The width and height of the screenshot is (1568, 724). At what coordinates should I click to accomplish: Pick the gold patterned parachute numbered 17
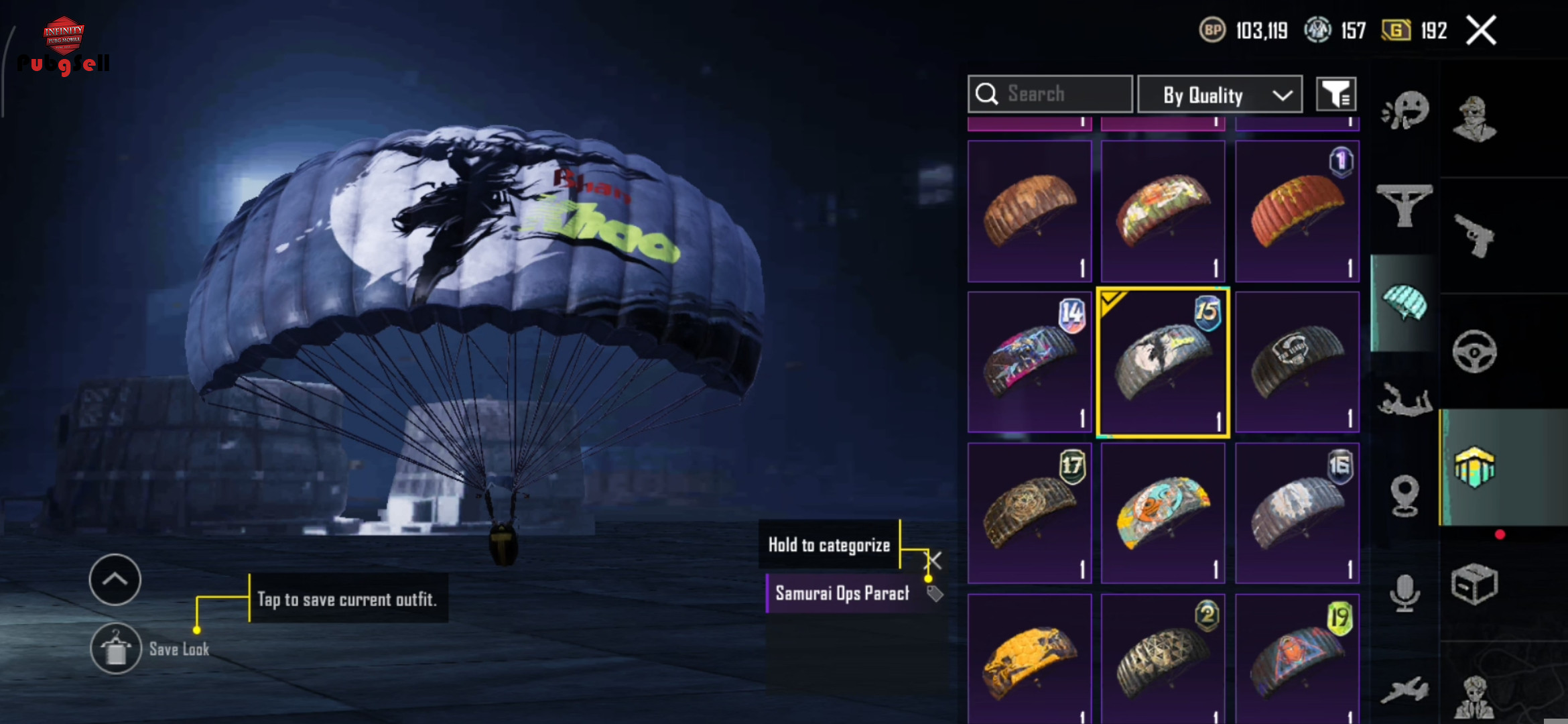click(x=1029, y=513)
